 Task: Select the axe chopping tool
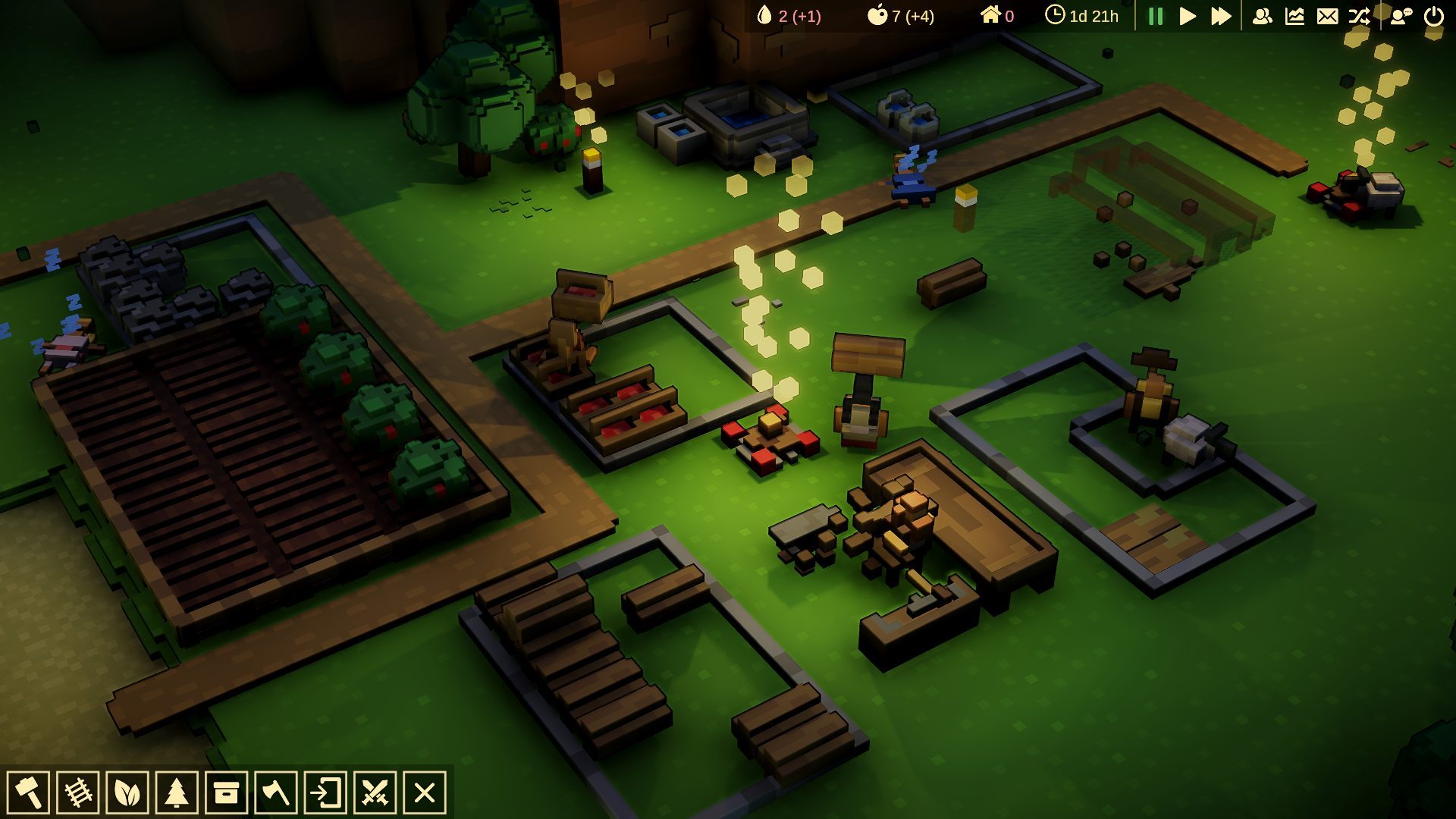[x=275, y=793]
